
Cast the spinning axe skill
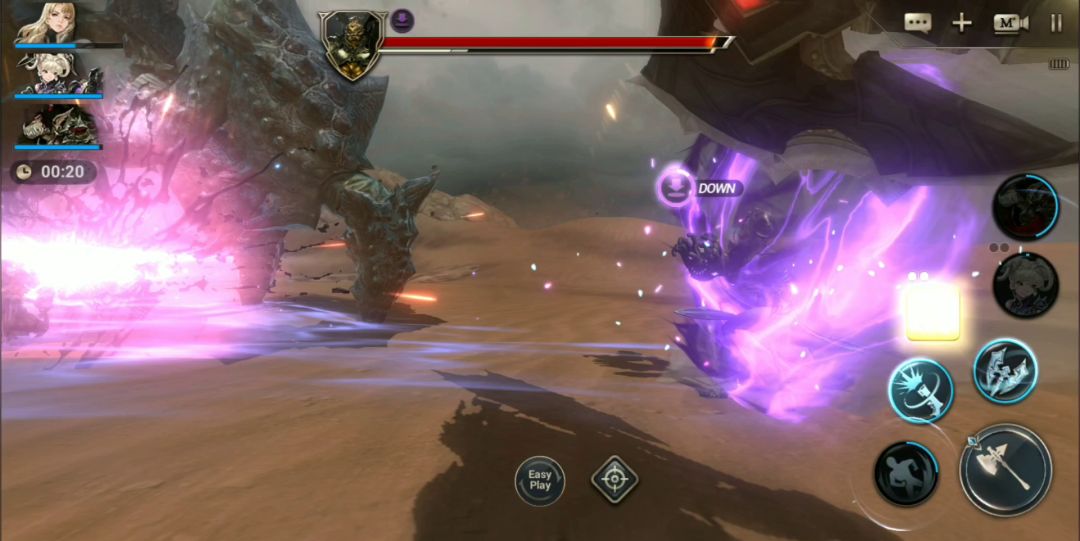click(920, 390)
